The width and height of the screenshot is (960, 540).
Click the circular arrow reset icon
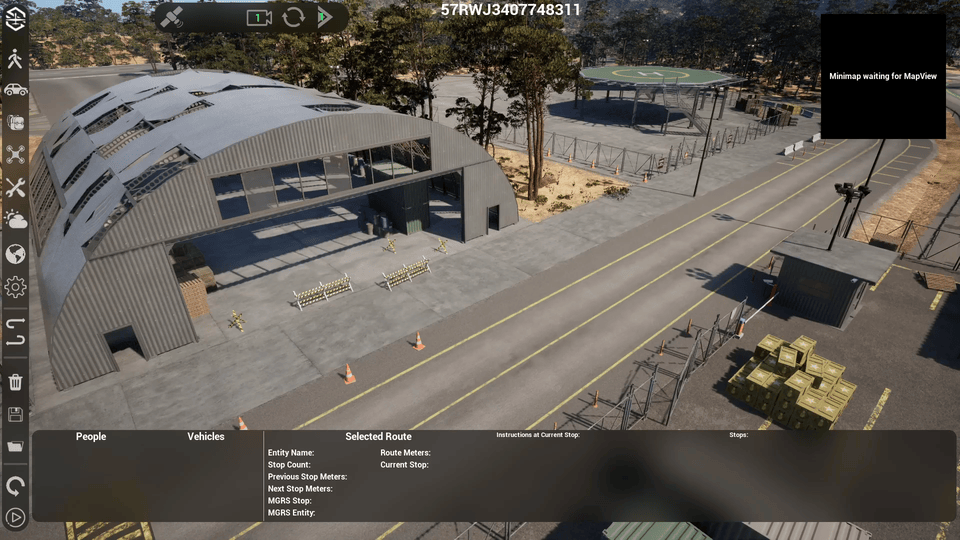pos(15,486)
